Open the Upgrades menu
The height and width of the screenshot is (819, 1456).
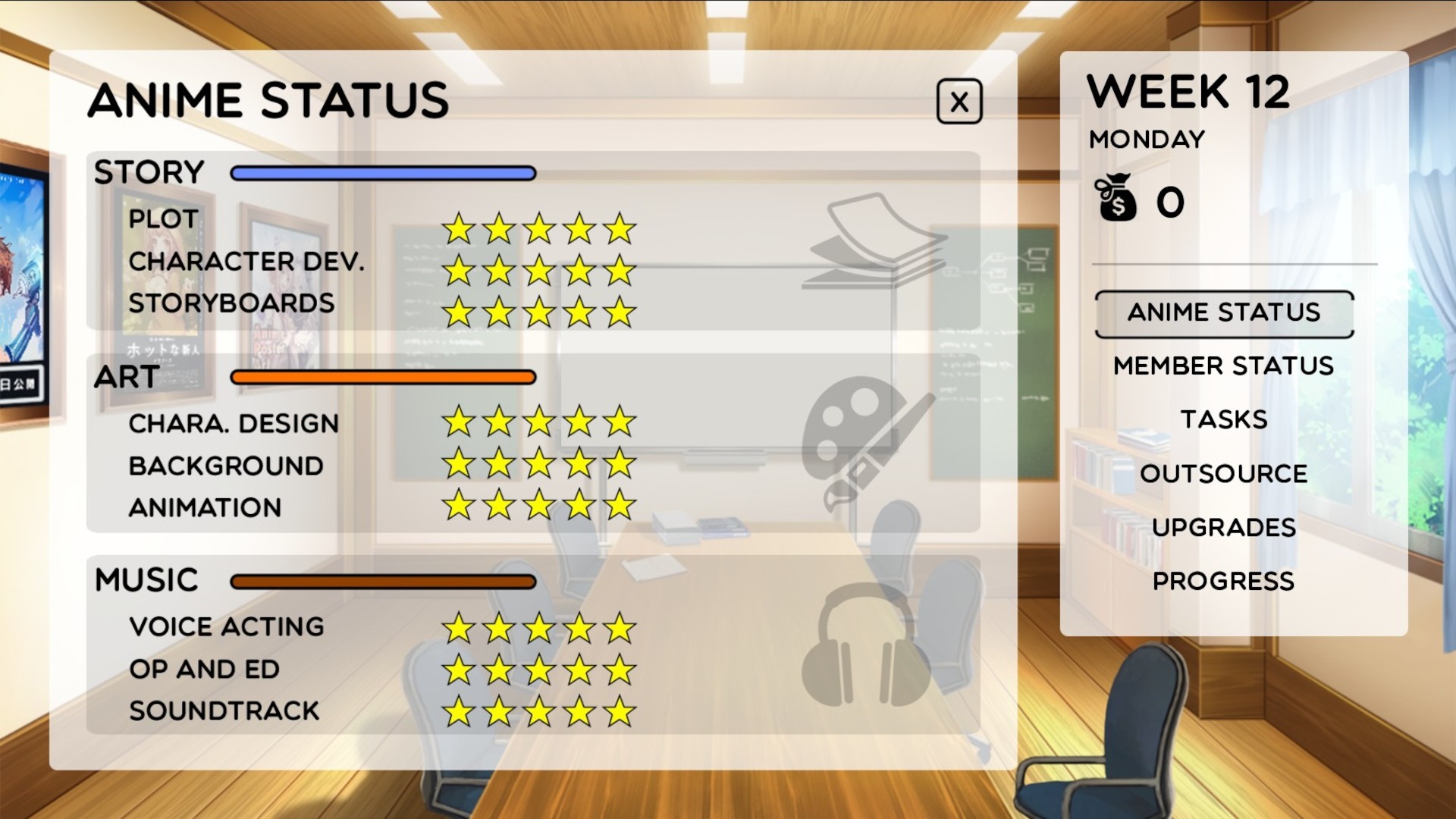(1223, 526)
